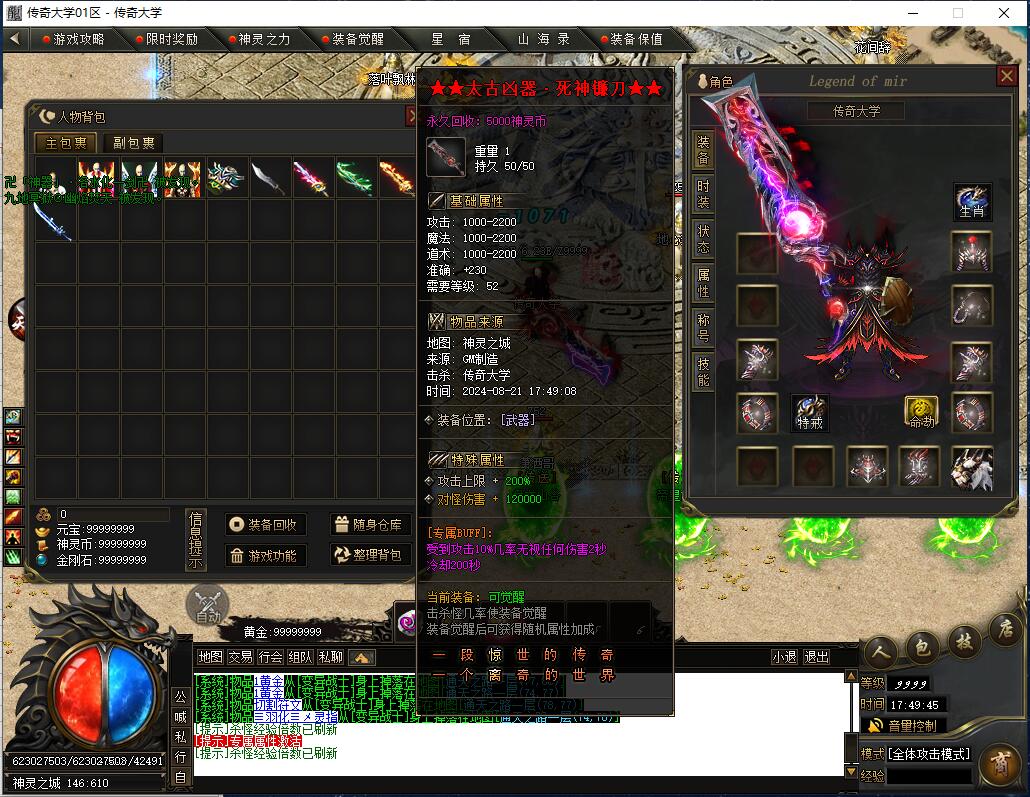
Task: Open the 随身仓库 storage
Action: click(370, 525)
